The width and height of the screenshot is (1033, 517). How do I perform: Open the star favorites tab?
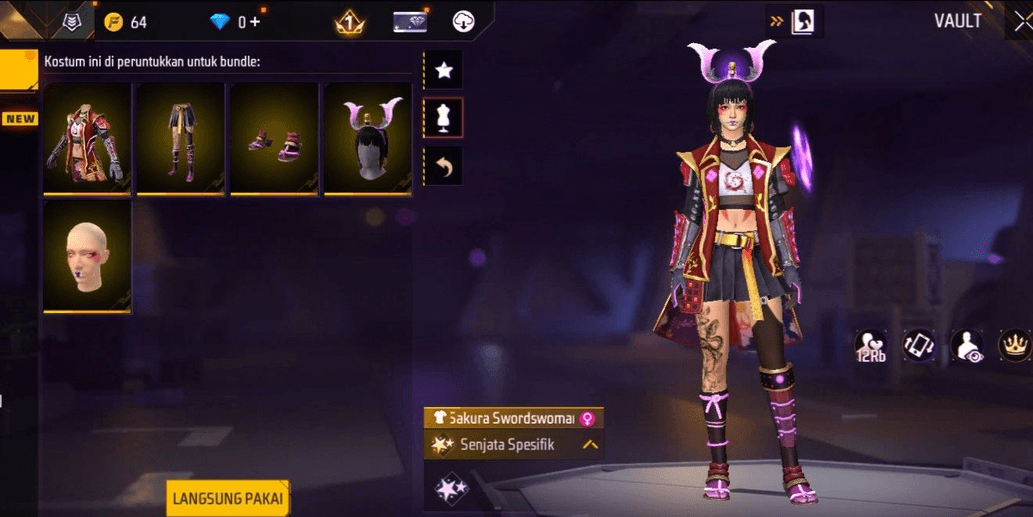pyautogui.click(x=443, y=70)
